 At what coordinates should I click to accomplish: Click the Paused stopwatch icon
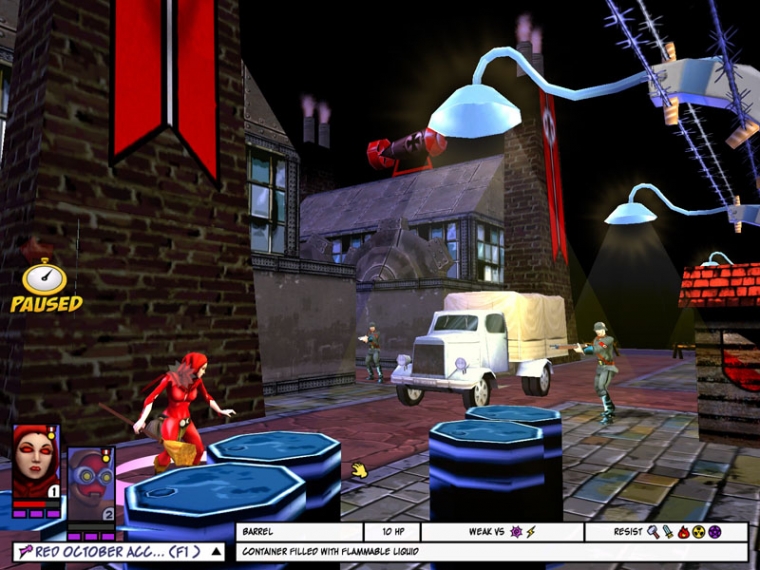[x=45, y=278]
